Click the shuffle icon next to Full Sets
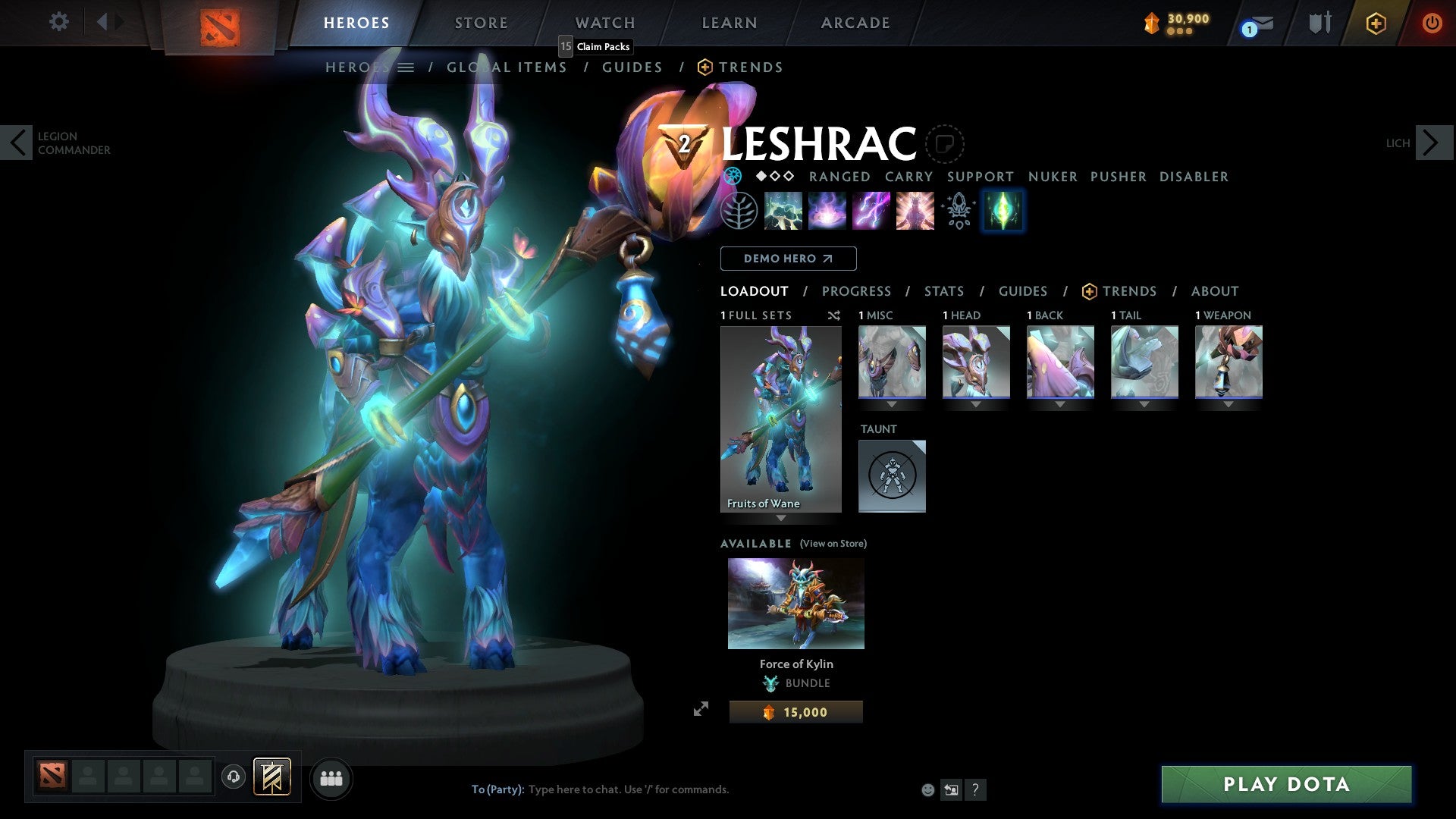The image size is (1456, 819). pos(834,315)
